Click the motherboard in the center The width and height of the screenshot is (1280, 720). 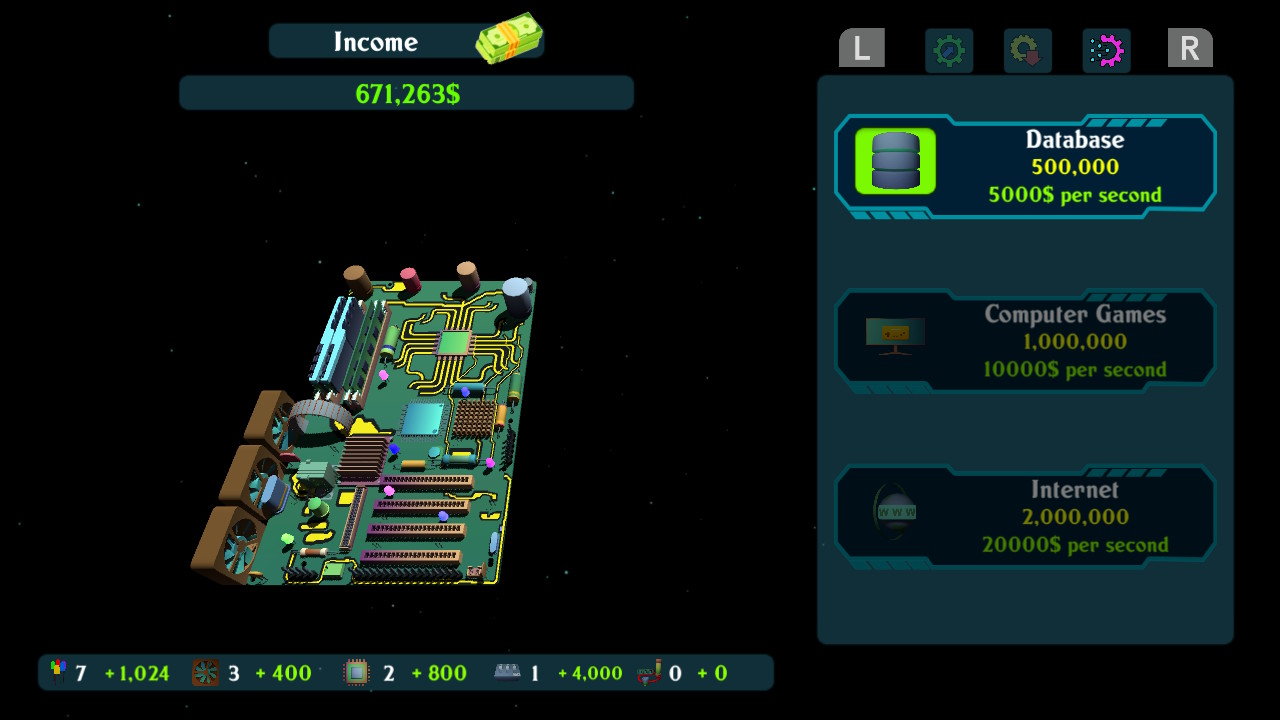click(x=370, y=430)
